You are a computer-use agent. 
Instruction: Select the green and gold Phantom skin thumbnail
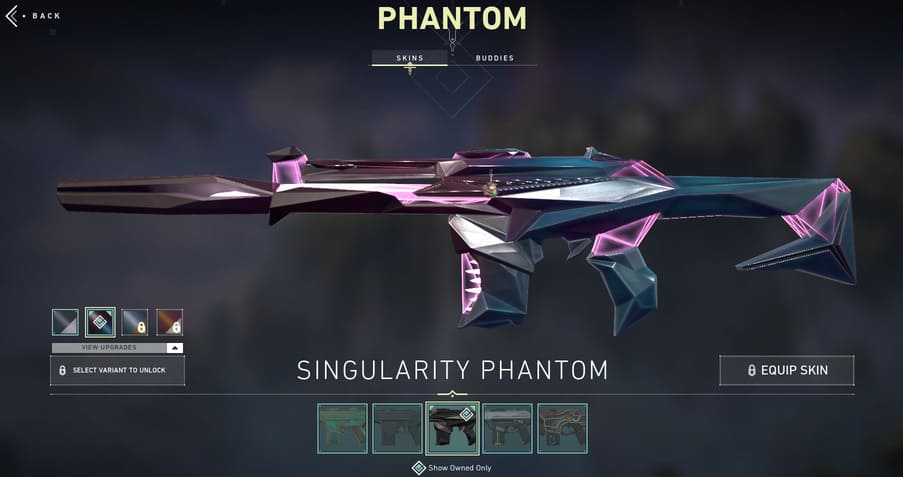pos(343,428)
